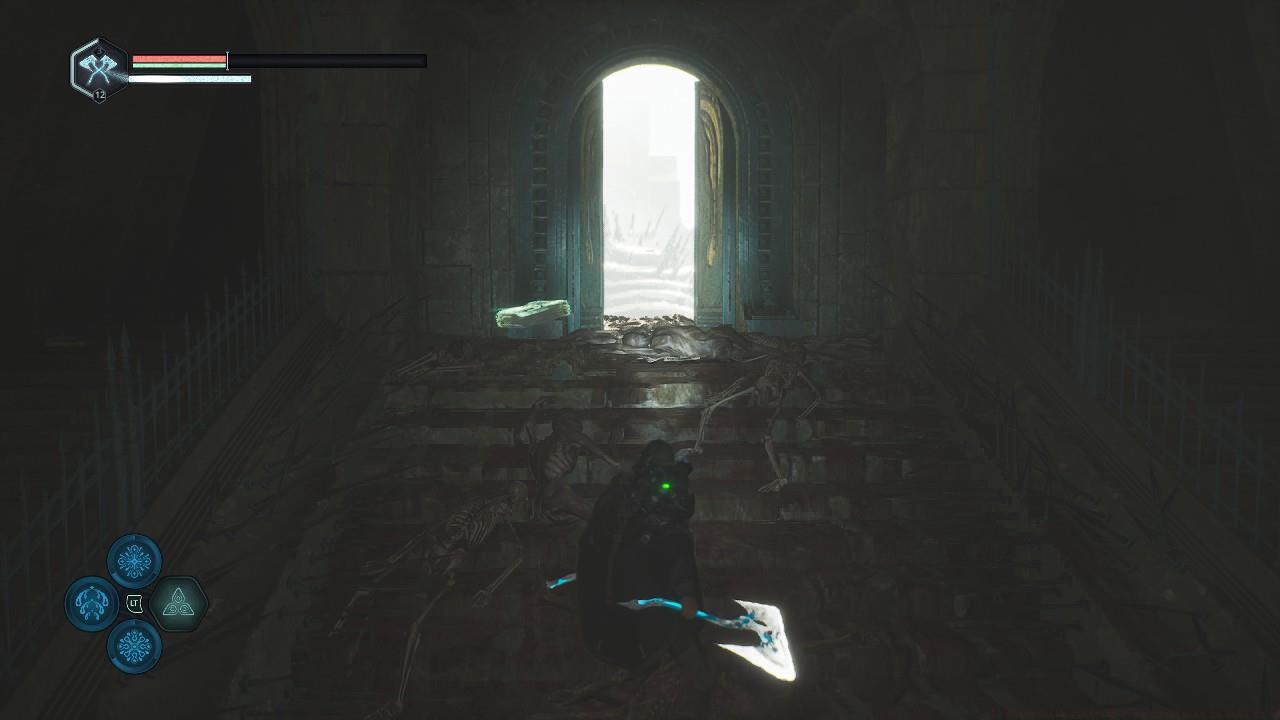Image resolution: width=1280 pixels, height=720 pixels.
Task: Click the LT trigger prompt in the wheel
Action: 134,603
